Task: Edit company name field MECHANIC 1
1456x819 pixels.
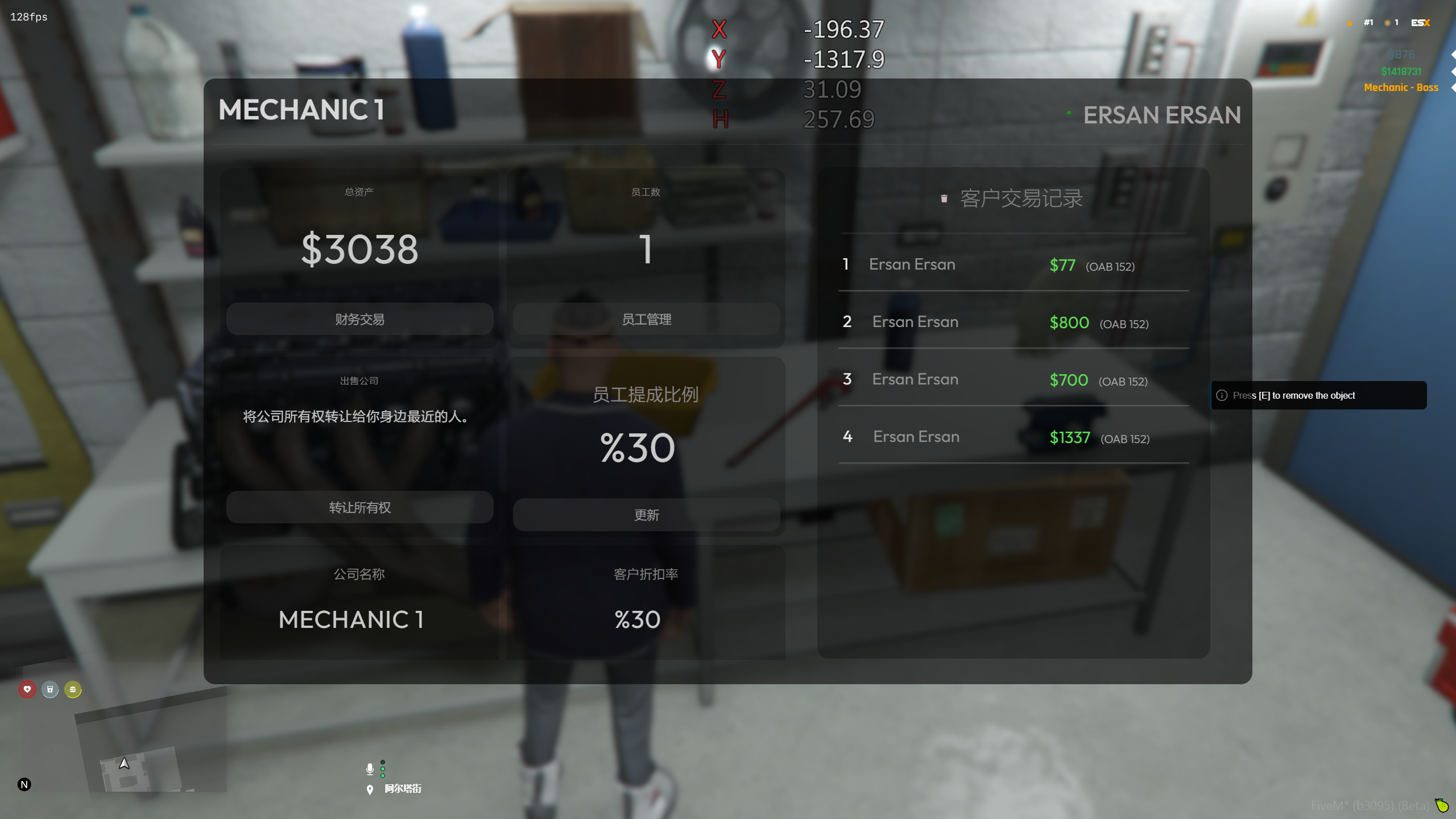Action: pos(351,619)
